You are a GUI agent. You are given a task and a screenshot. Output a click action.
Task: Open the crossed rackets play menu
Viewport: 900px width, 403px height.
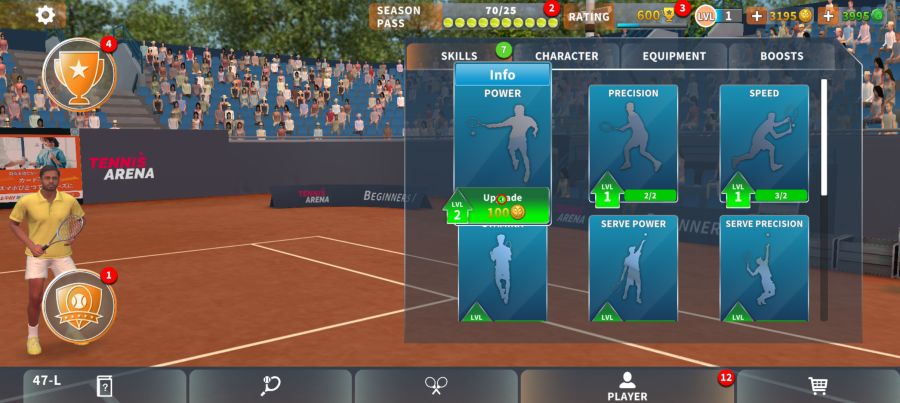(x=436, y=386)
